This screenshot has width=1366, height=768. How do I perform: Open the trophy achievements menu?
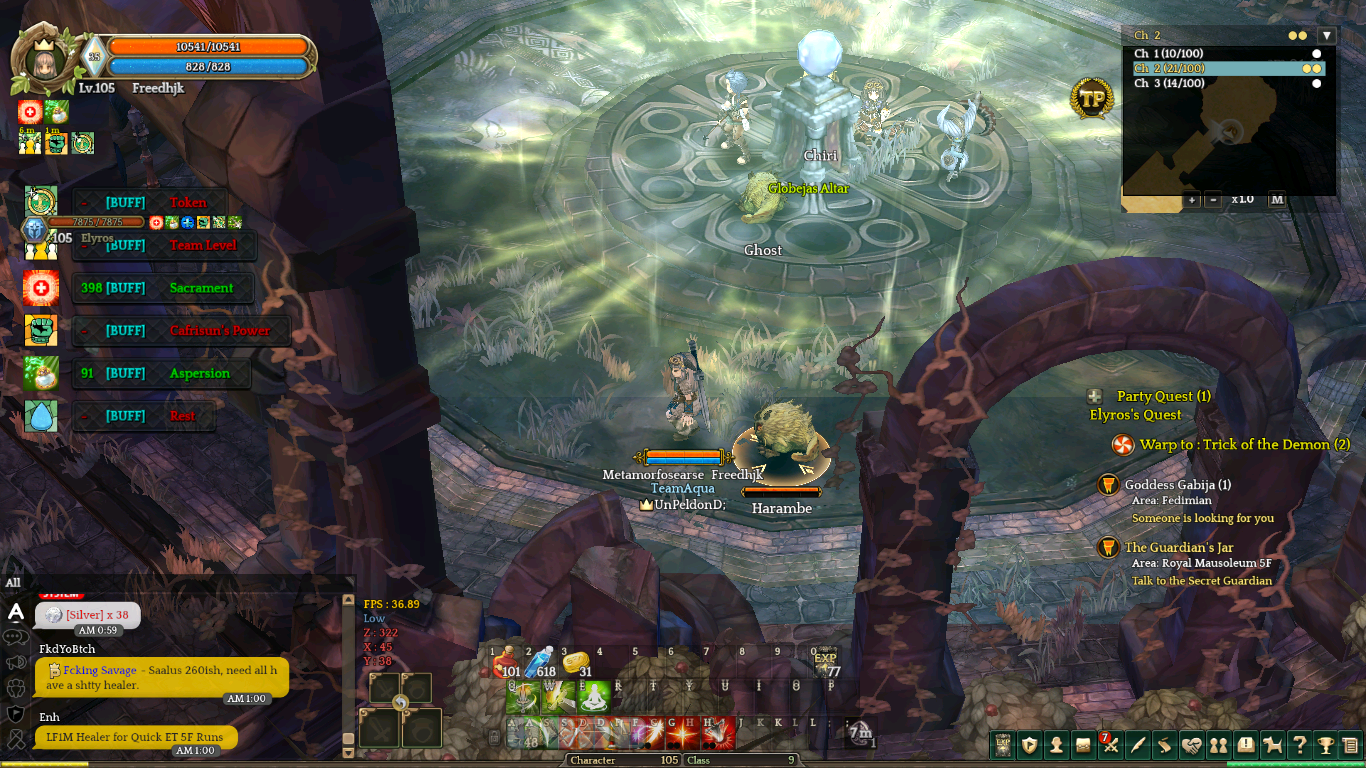1325,745
